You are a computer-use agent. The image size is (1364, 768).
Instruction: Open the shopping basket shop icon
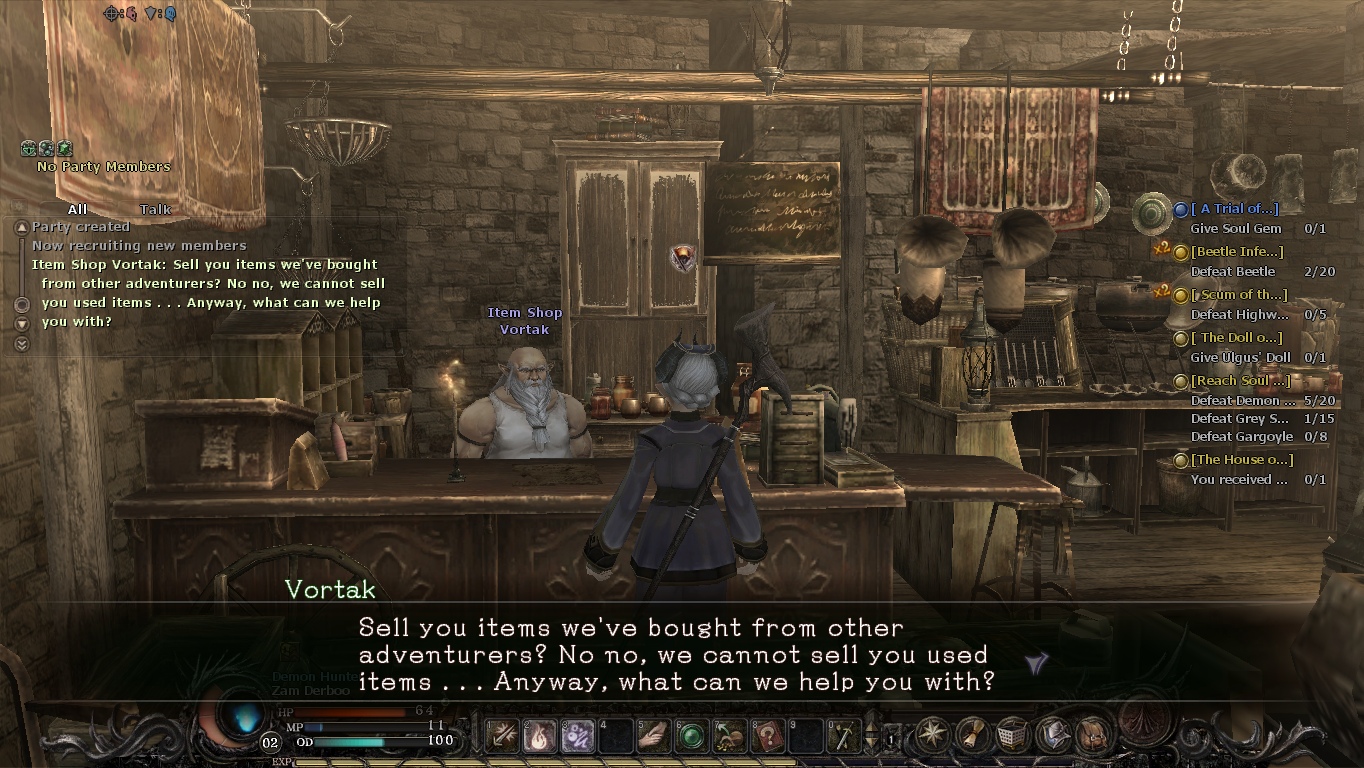[x=1011, y=735]
